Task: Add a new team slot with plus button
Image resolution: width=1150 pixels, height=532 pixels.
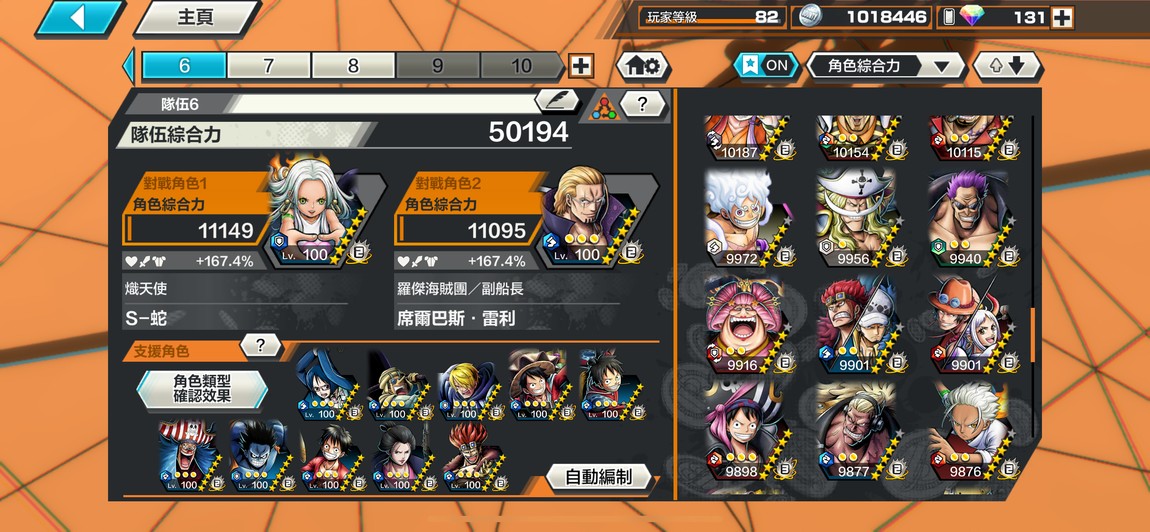Action: [580, 66]
